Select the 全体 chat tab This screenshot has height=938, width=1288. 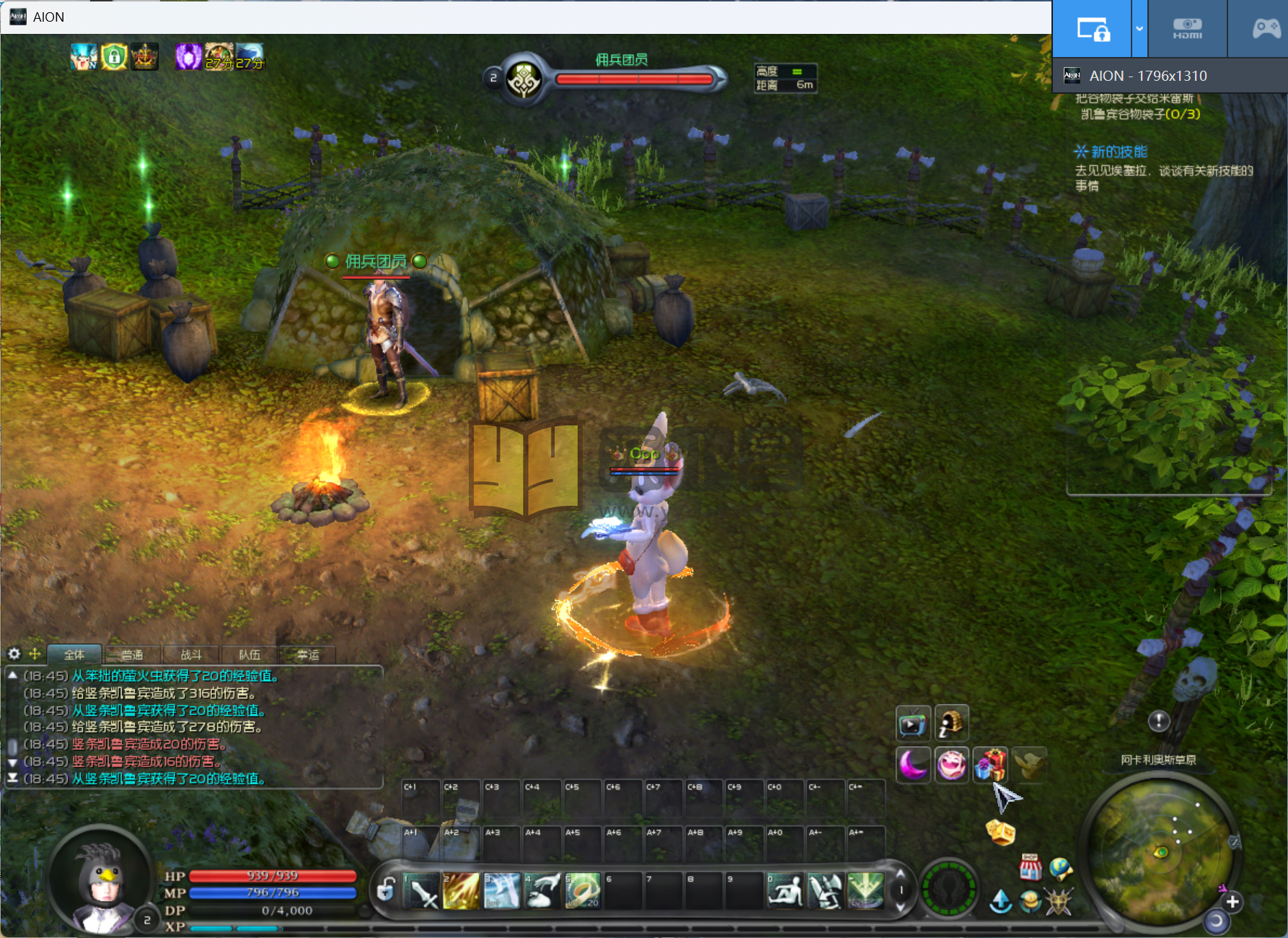pos(74,654)
